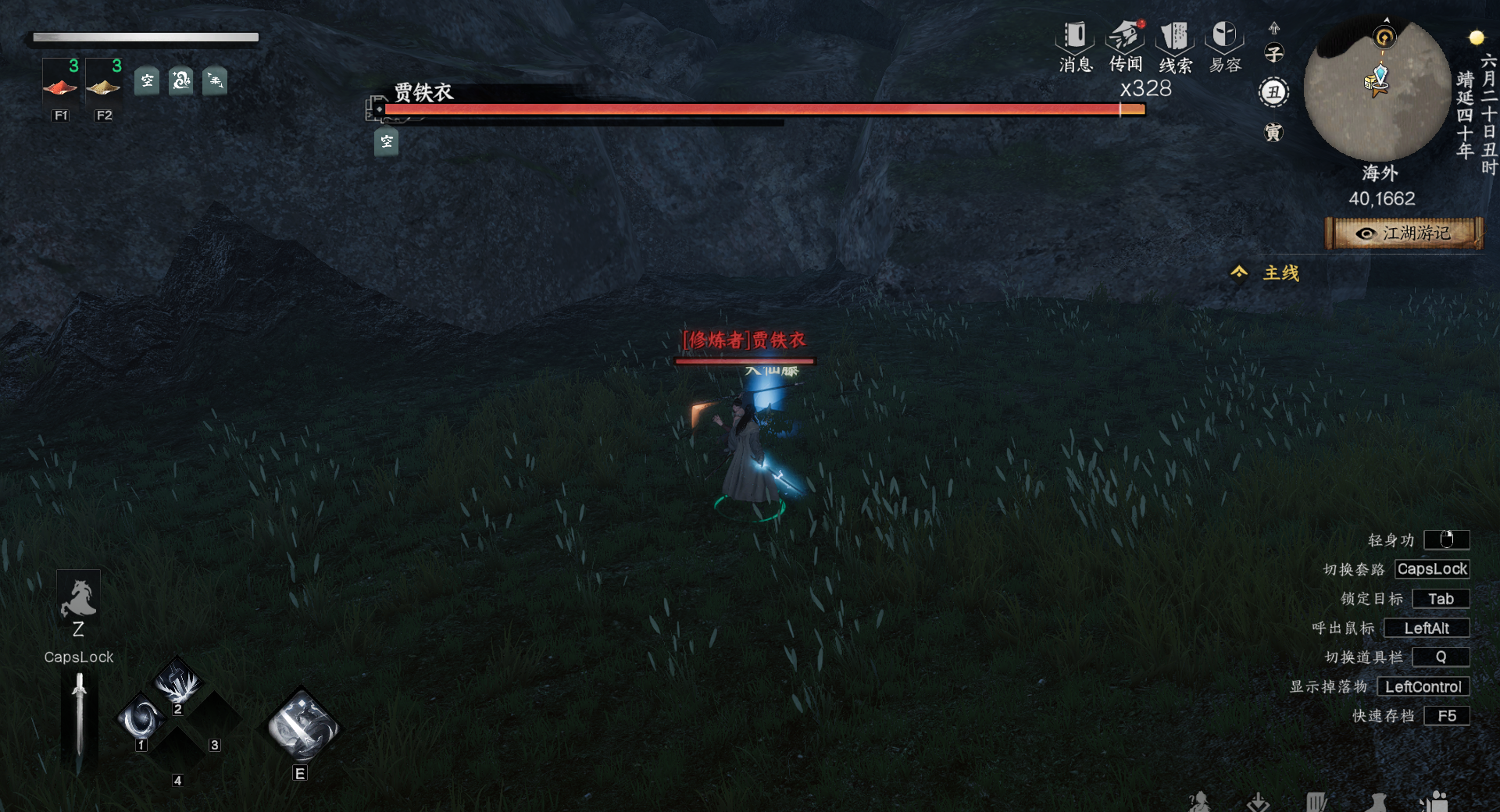Click the sun weather icon
1500x812 pixels.
(1476, 37)
